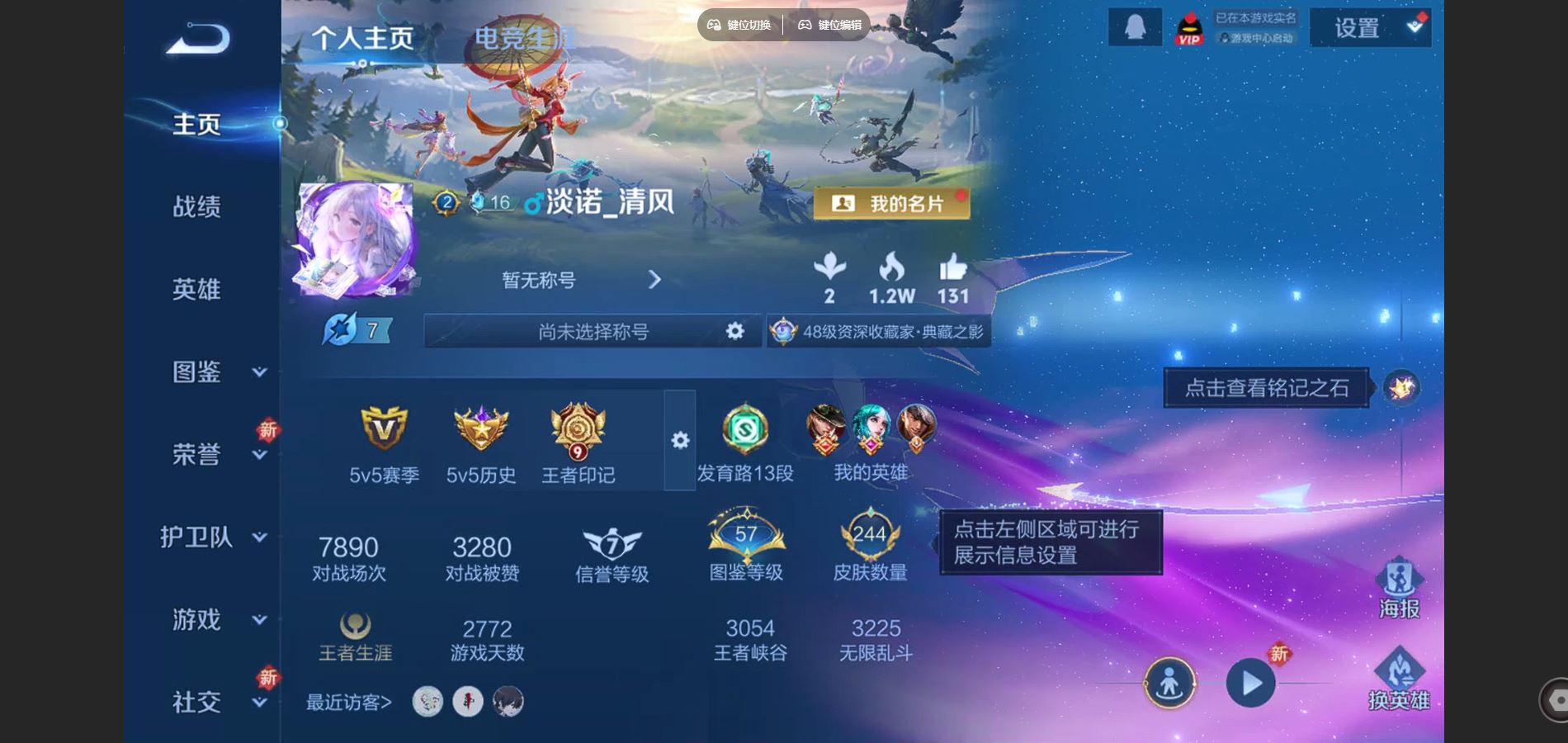Open the 暂无称号 arrow to choose titles

coord(656,281)
